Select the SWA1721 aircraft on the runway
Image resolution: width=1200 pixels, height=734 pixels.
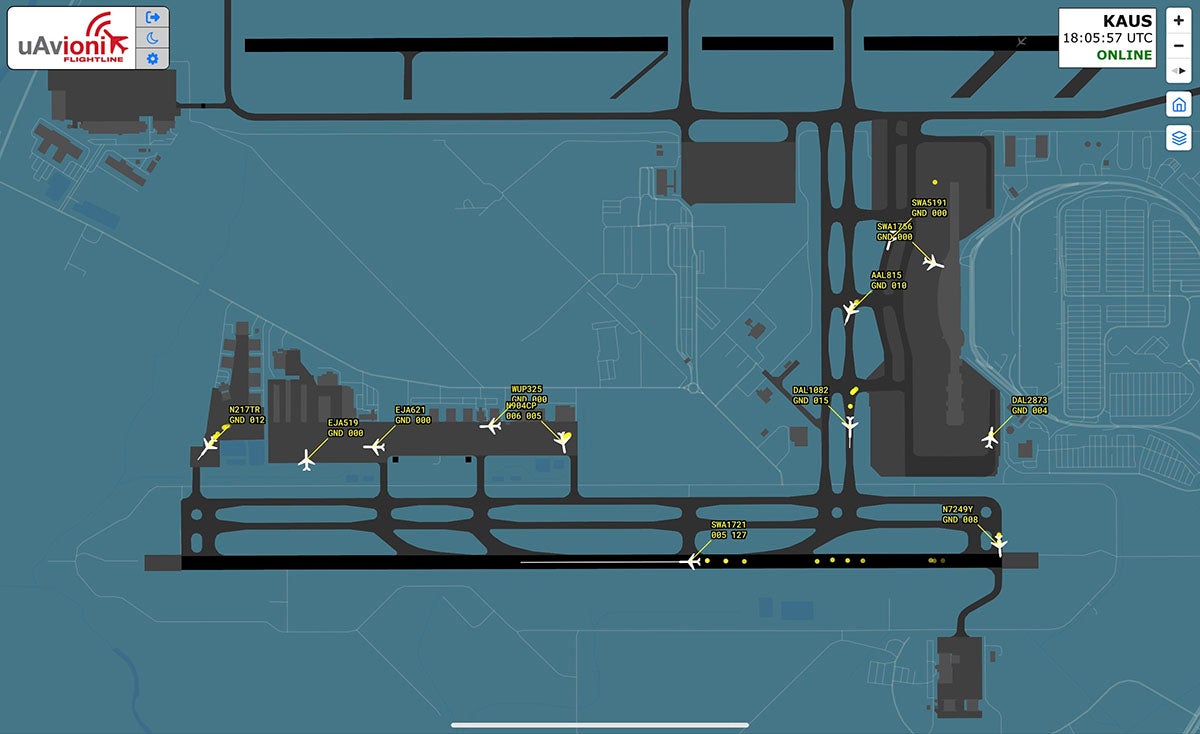(x=689, y=562)
